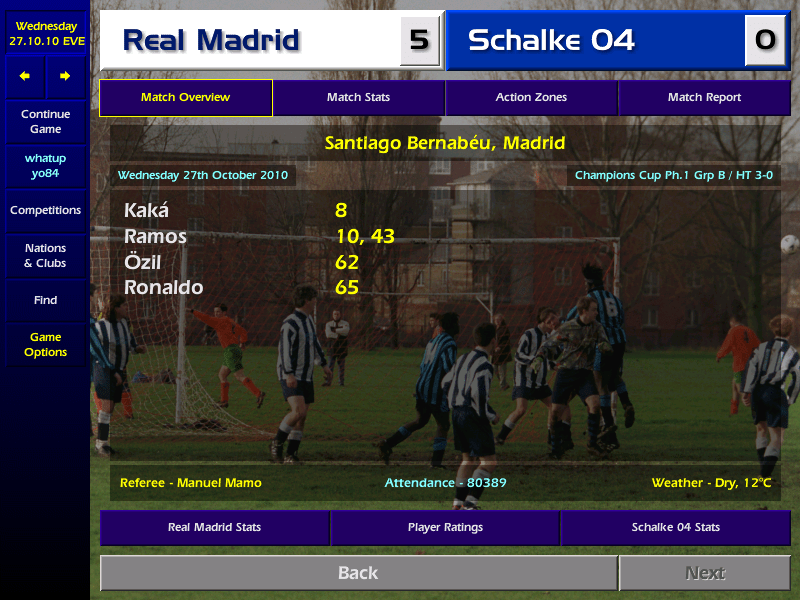Show the Action Zones tab
Image resolution: width=800 pixels, height=600 pixels.
tap(531, 98)
